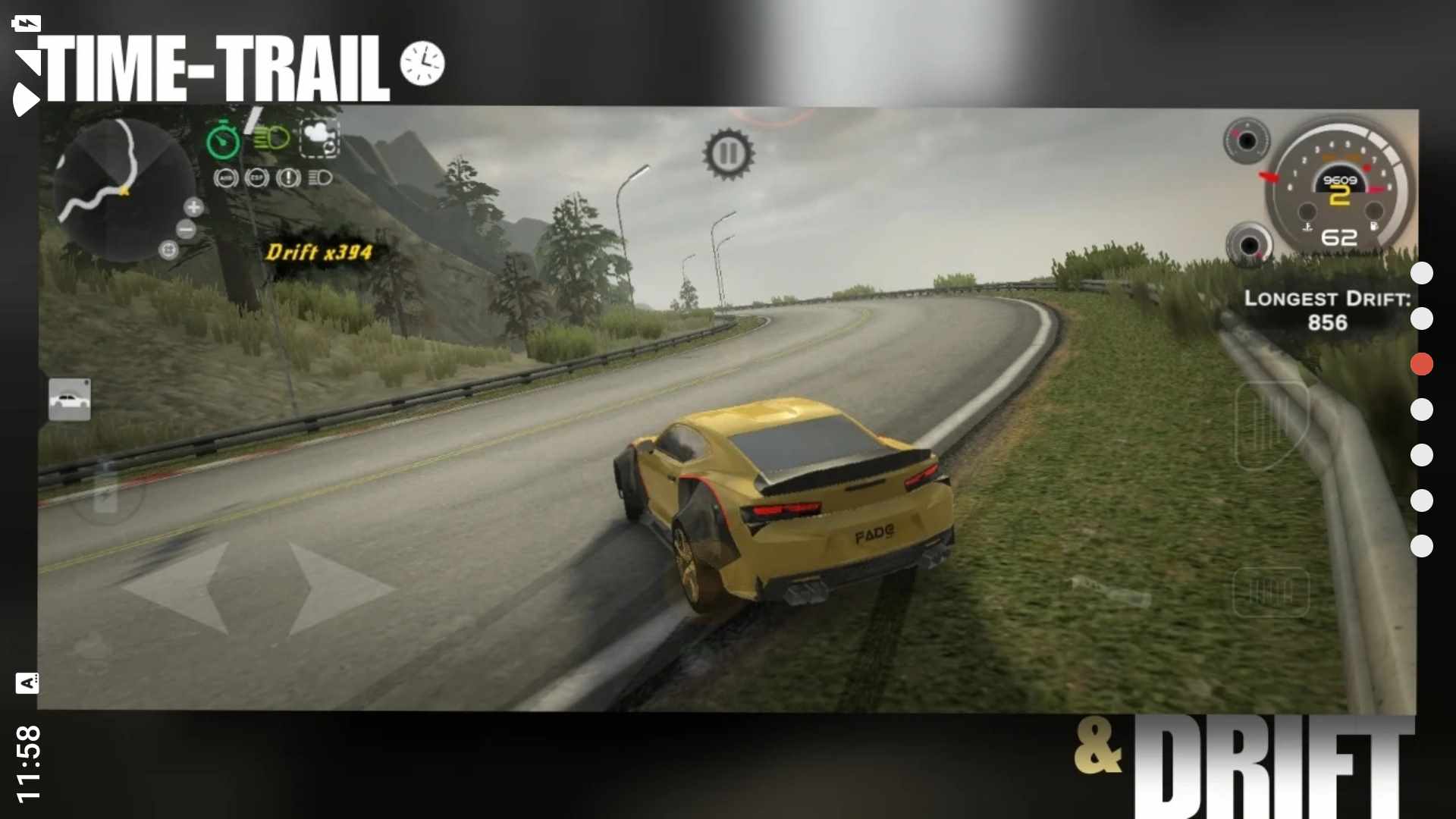
Task: Toggle the handbrake warning indicator
Action: pos(288,178)
